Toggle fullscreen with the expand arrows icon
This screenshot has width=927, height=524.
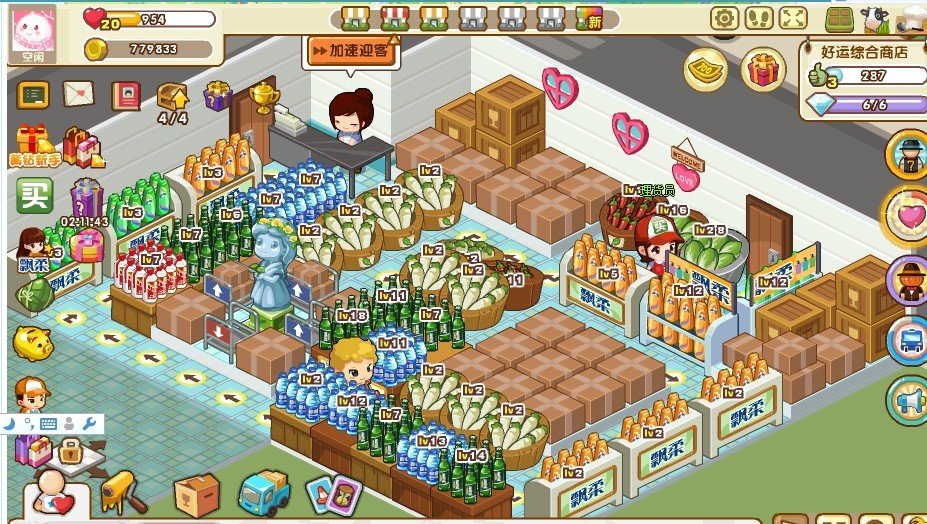click(792, 18)
